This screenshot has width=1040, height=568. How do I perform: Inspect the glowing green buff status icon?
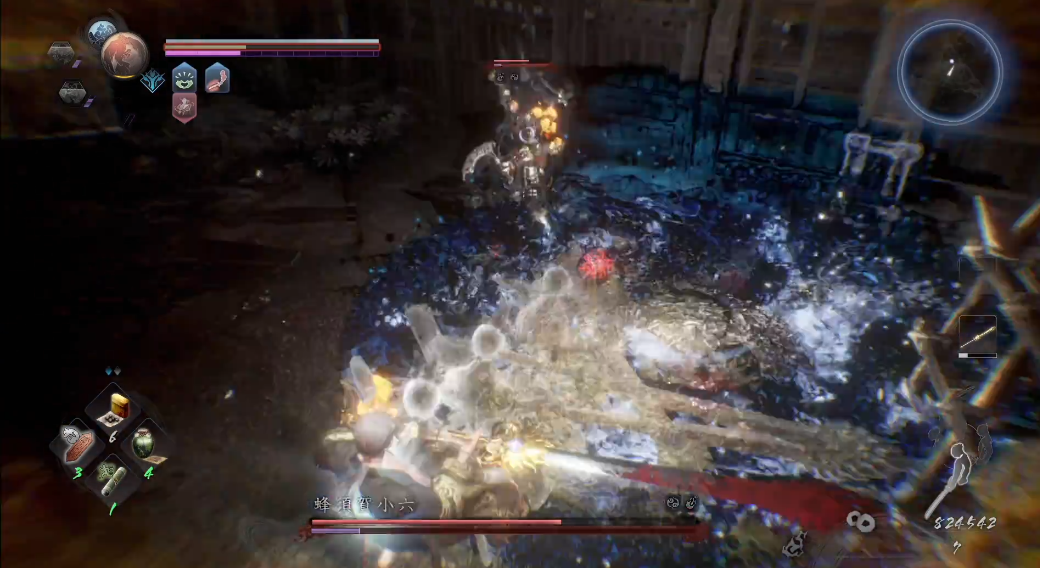(x=184, y=76)
